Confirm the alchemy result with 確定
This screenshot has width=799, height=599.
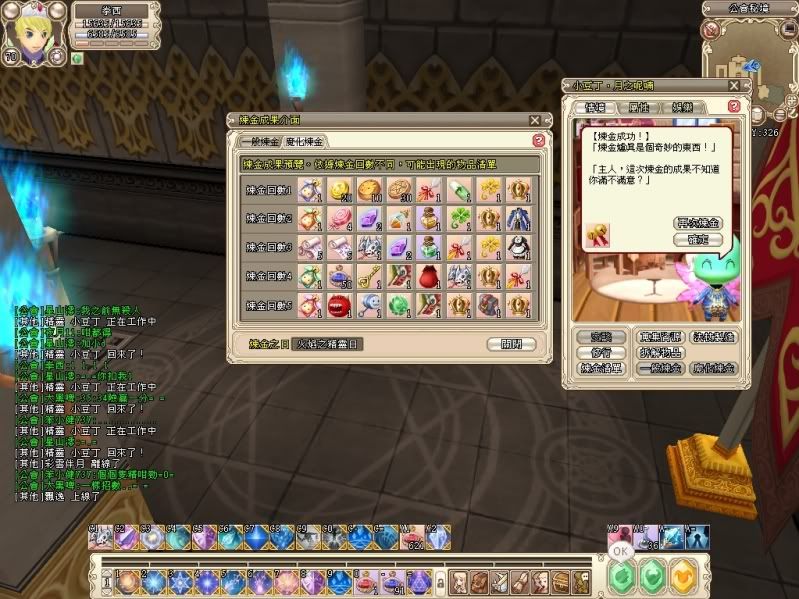tap(698, 239)
